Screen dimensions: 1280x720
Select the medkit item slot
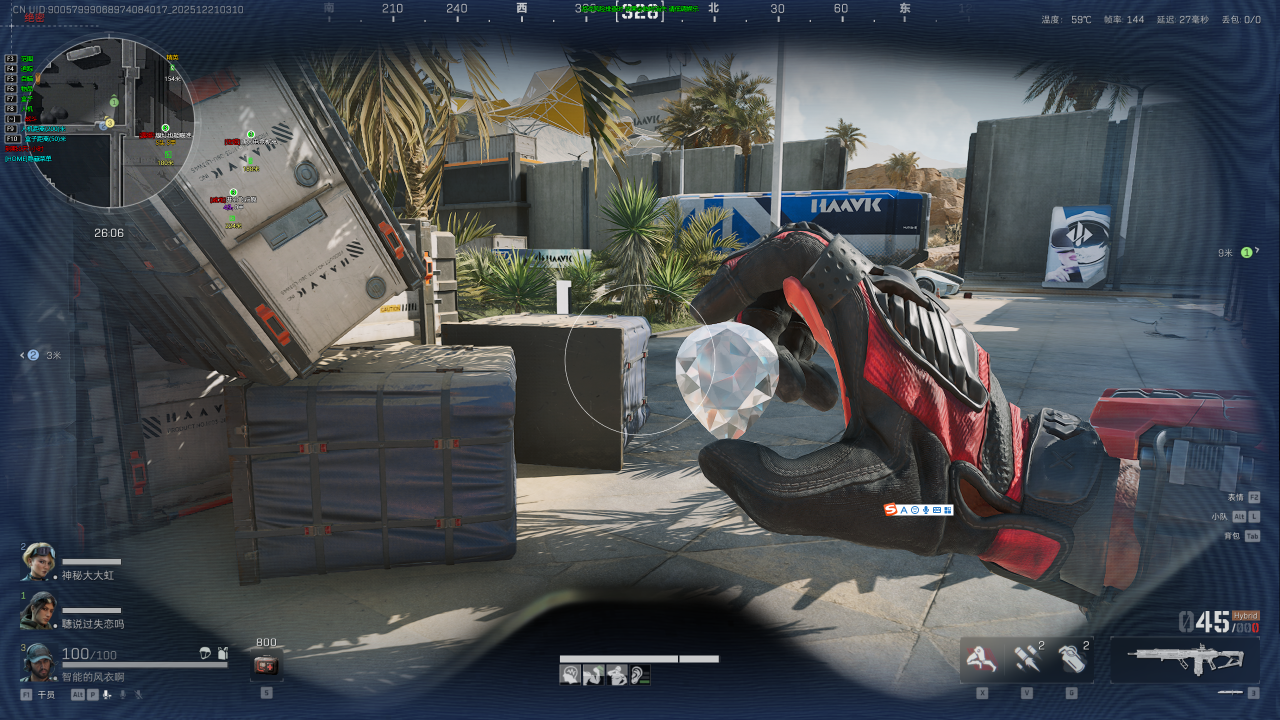click(266, 665)
